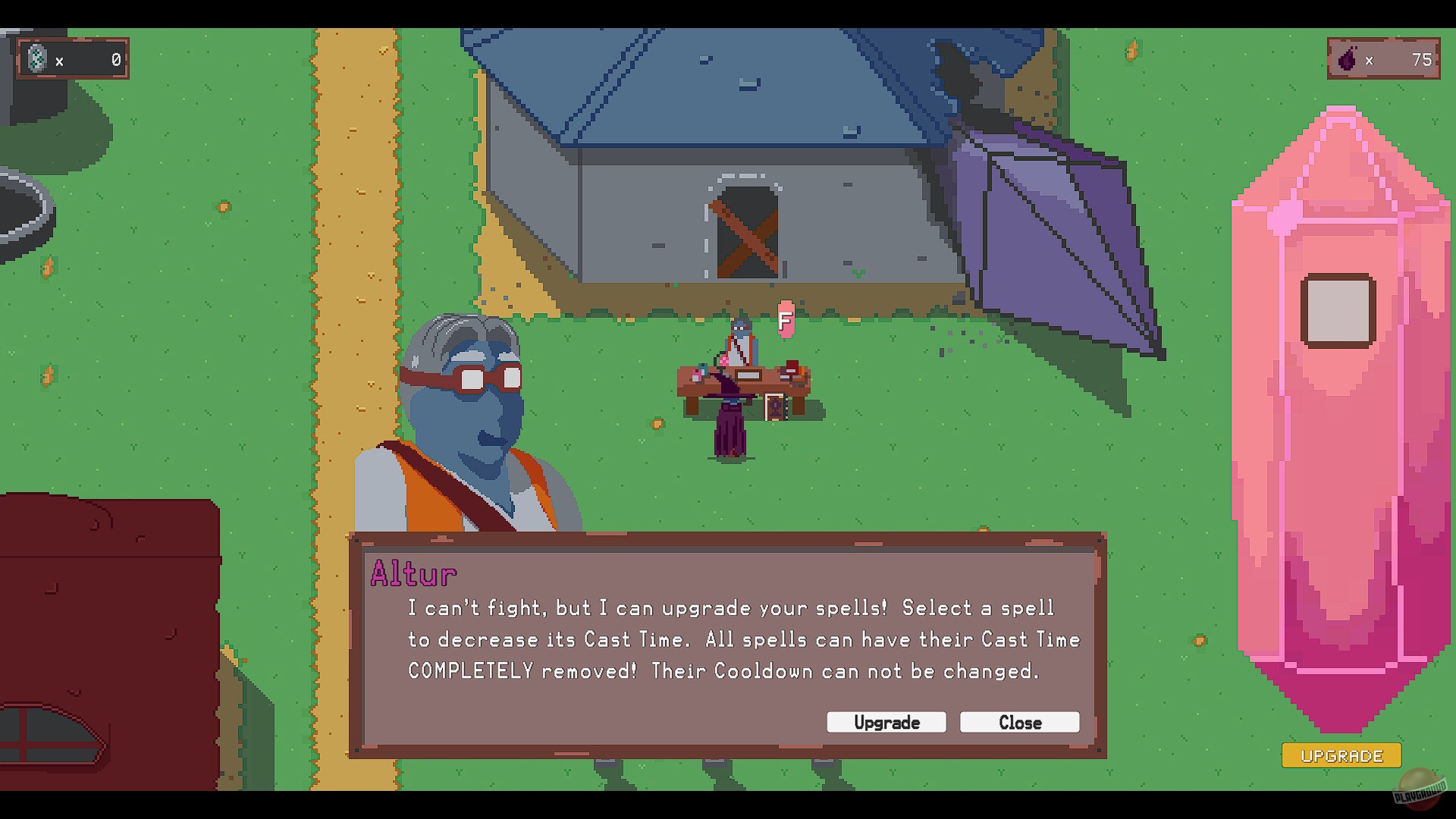Image resolution: width=1456 pixels, height=819 pixels.
Task: Click the red book on the table
Action: (x=792, y=365)
